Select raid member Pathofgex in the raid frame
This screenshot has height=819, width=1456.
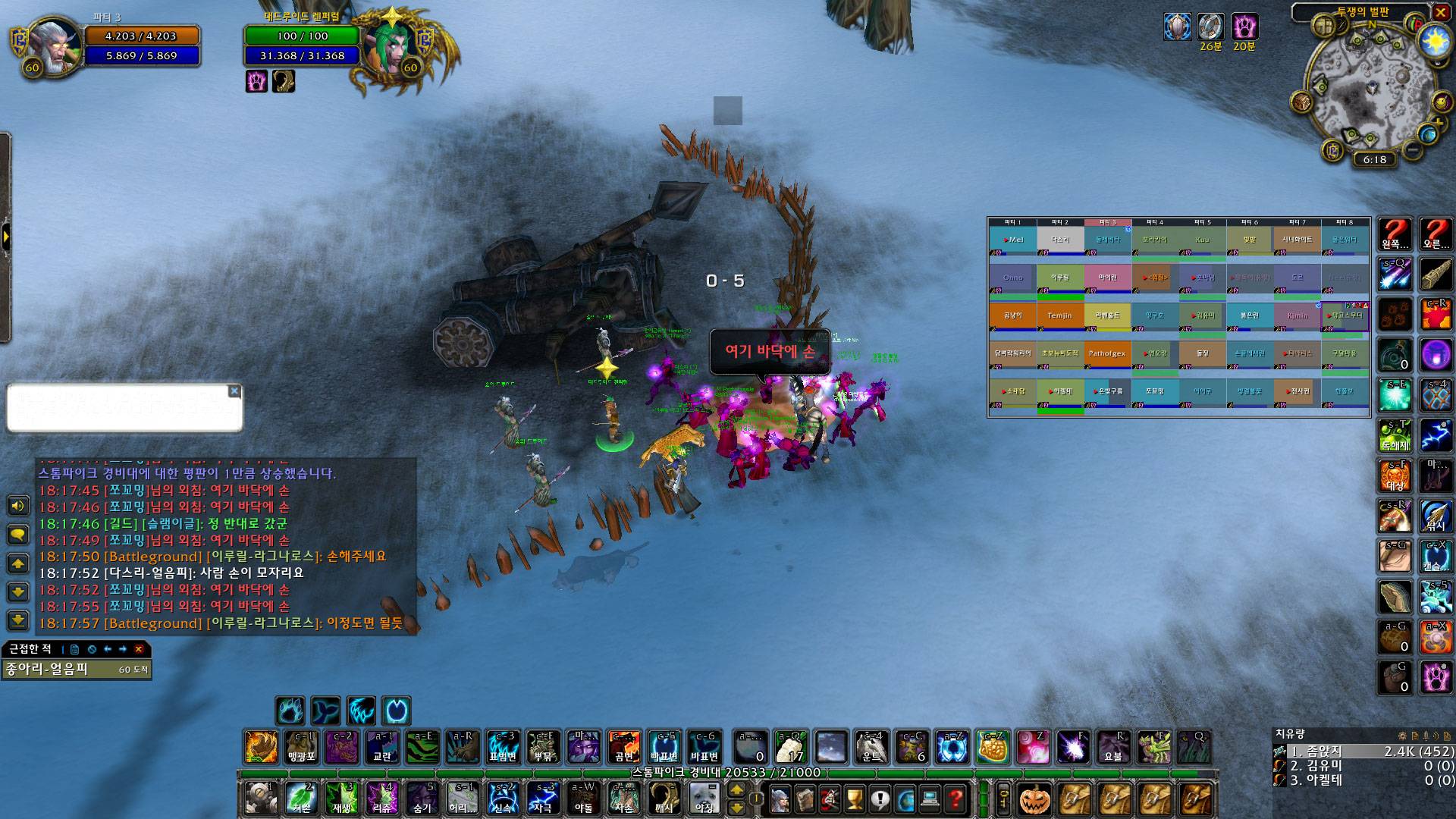tap(1106, 353)
